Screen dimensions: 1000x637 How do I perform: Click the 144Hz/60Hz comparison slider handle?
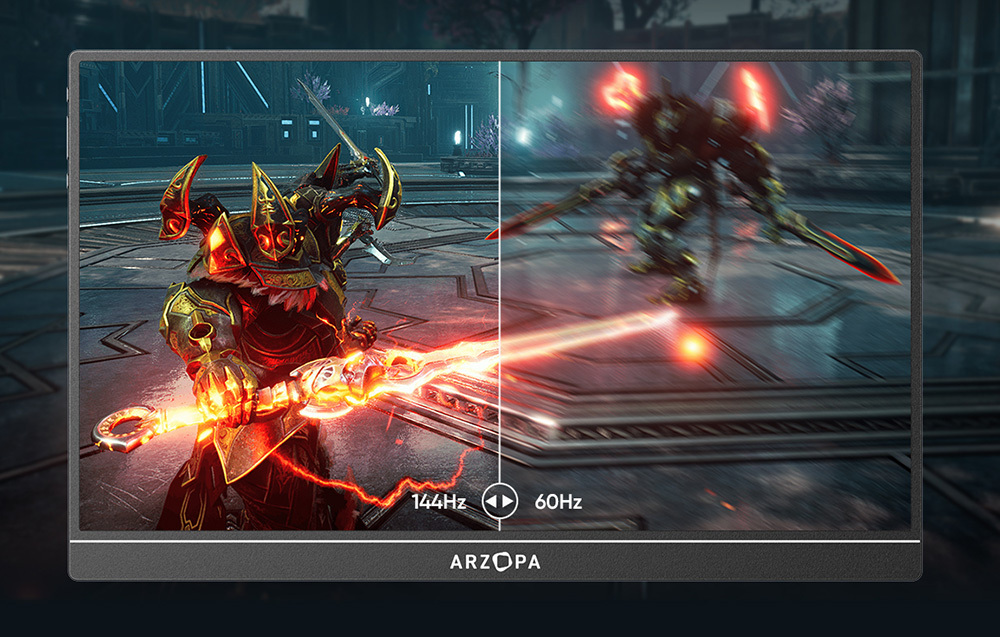[x=499, y=500]
